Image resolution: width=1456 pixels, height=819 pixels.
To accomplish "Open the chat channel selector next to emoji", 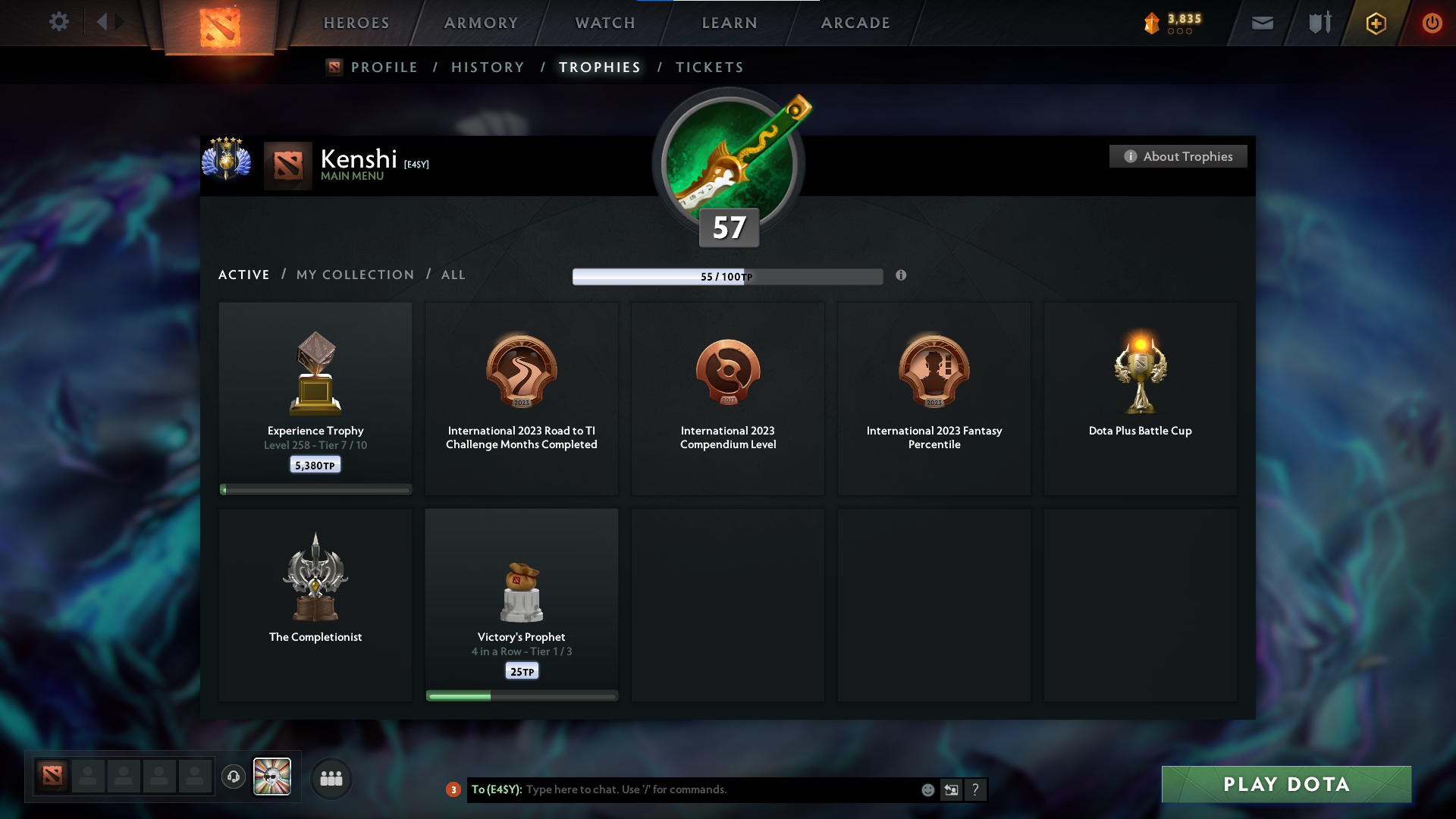I will [x=952, y=789].
